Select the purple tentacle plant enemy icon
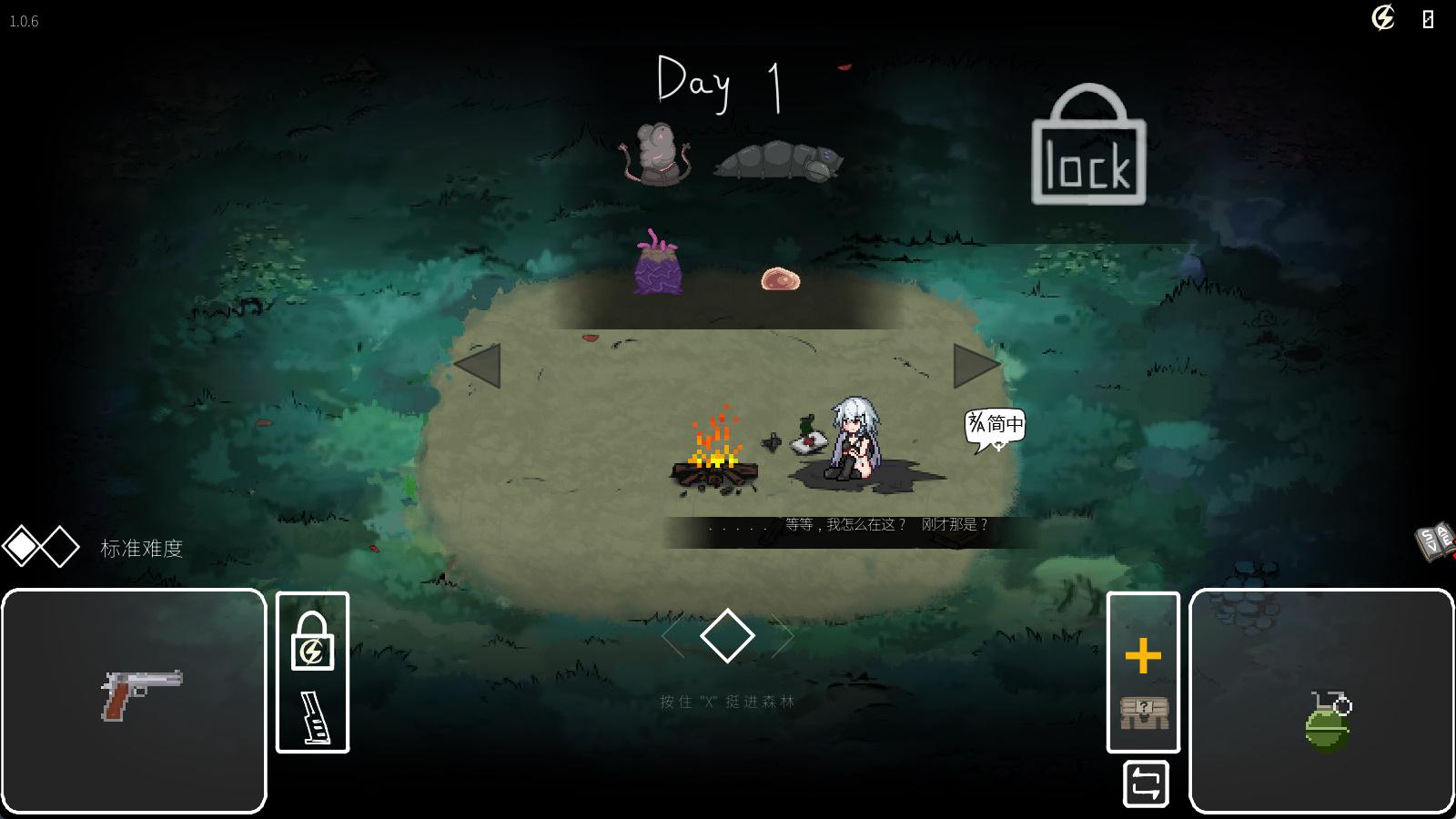 [x=657, y=264]
